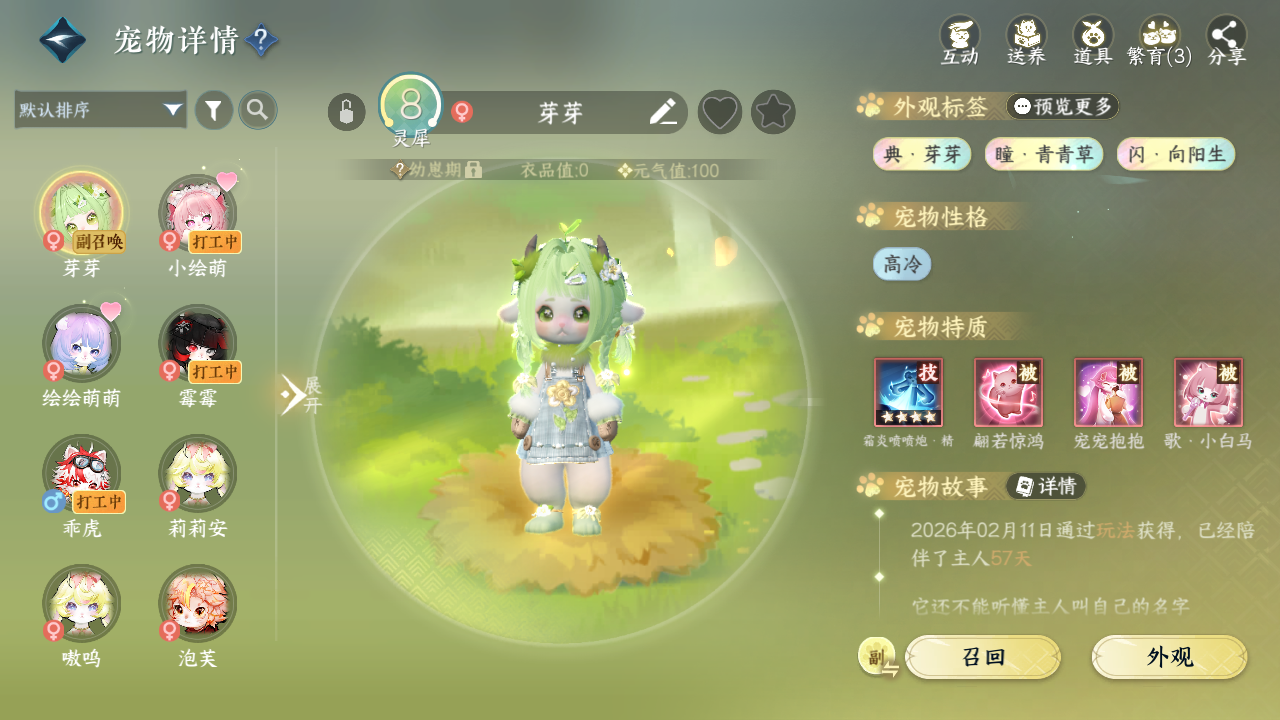Choose the pet 泡芙

pyautogui.click(x=198, y=605)
